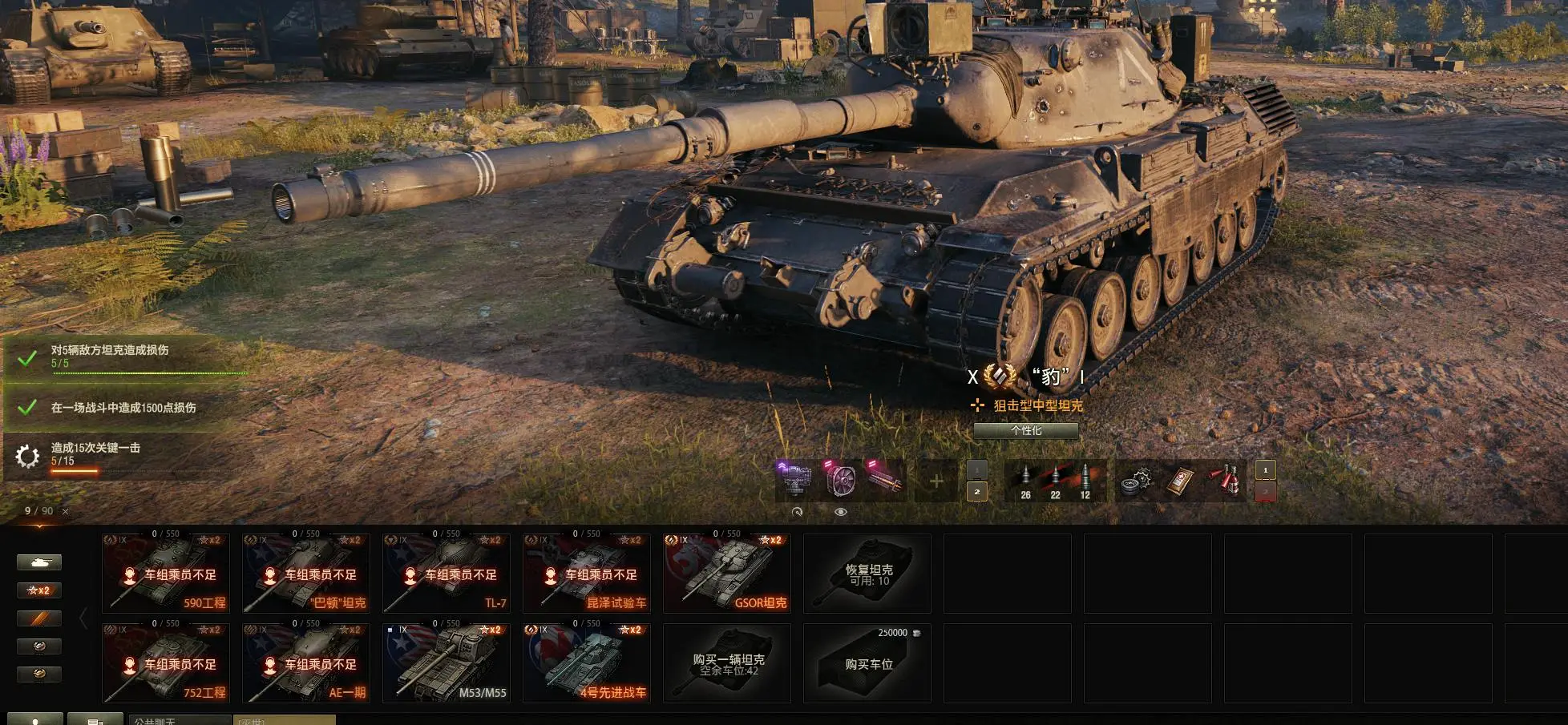This screenshot has height=725, width=1568.
Task: Select the TL-7 tank tile
Action: tap(447, 574)
